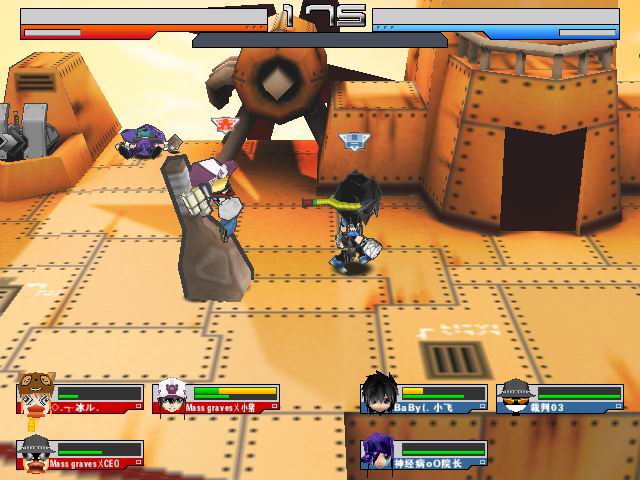This screenshot has width=640, height=480.
Task: Click the 神经病oO院长 player panel
Action: pos(424,453)
